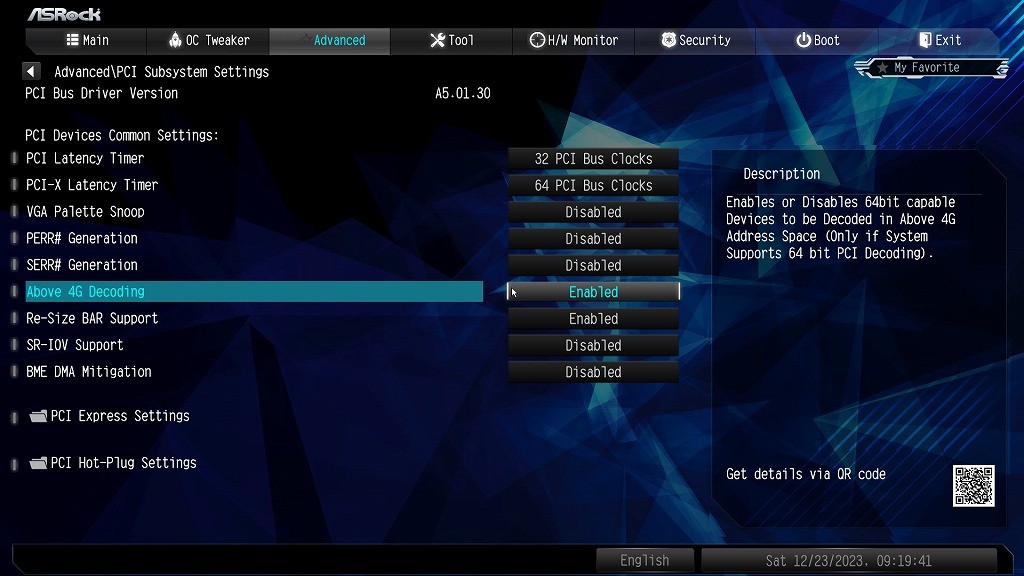Choose the Exit tab
Screen dimensions: 1024x576
[x=939, y=40]
